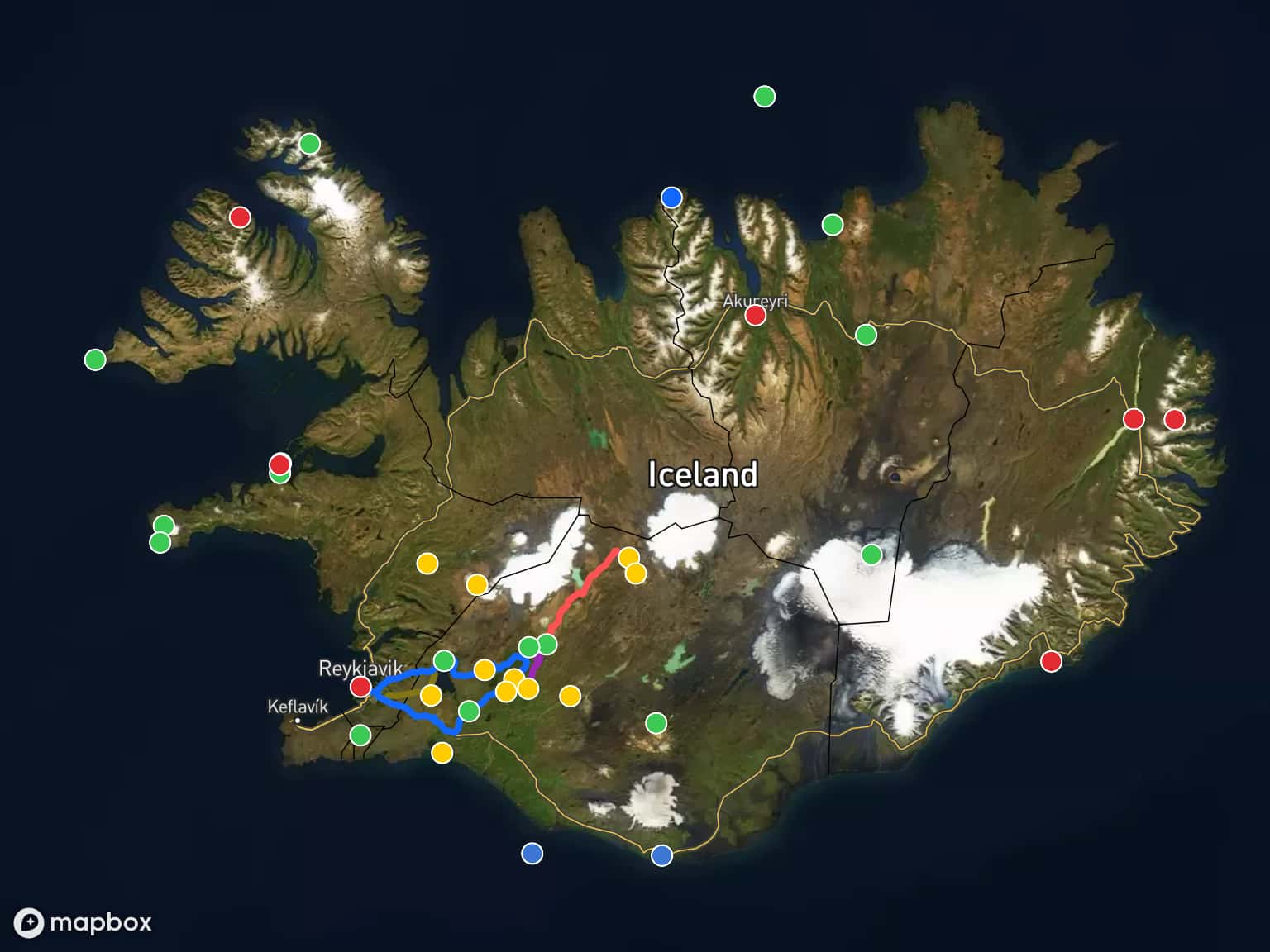Click the lone red marker on the southeast coast
1270x952 pixels.
pos(1051,661)
